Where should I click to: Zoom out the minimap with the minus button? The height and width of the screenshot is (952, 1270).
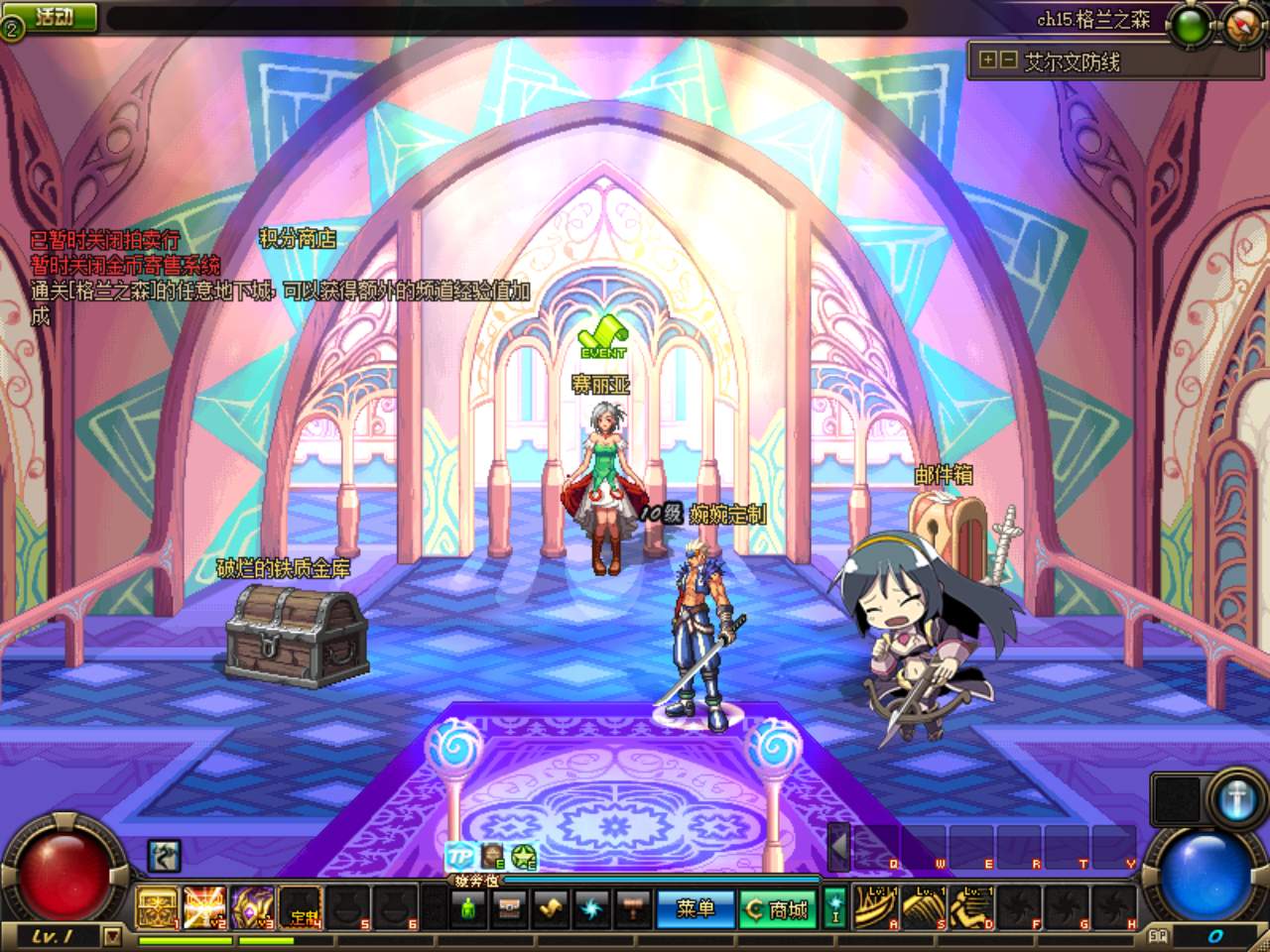1011,60
